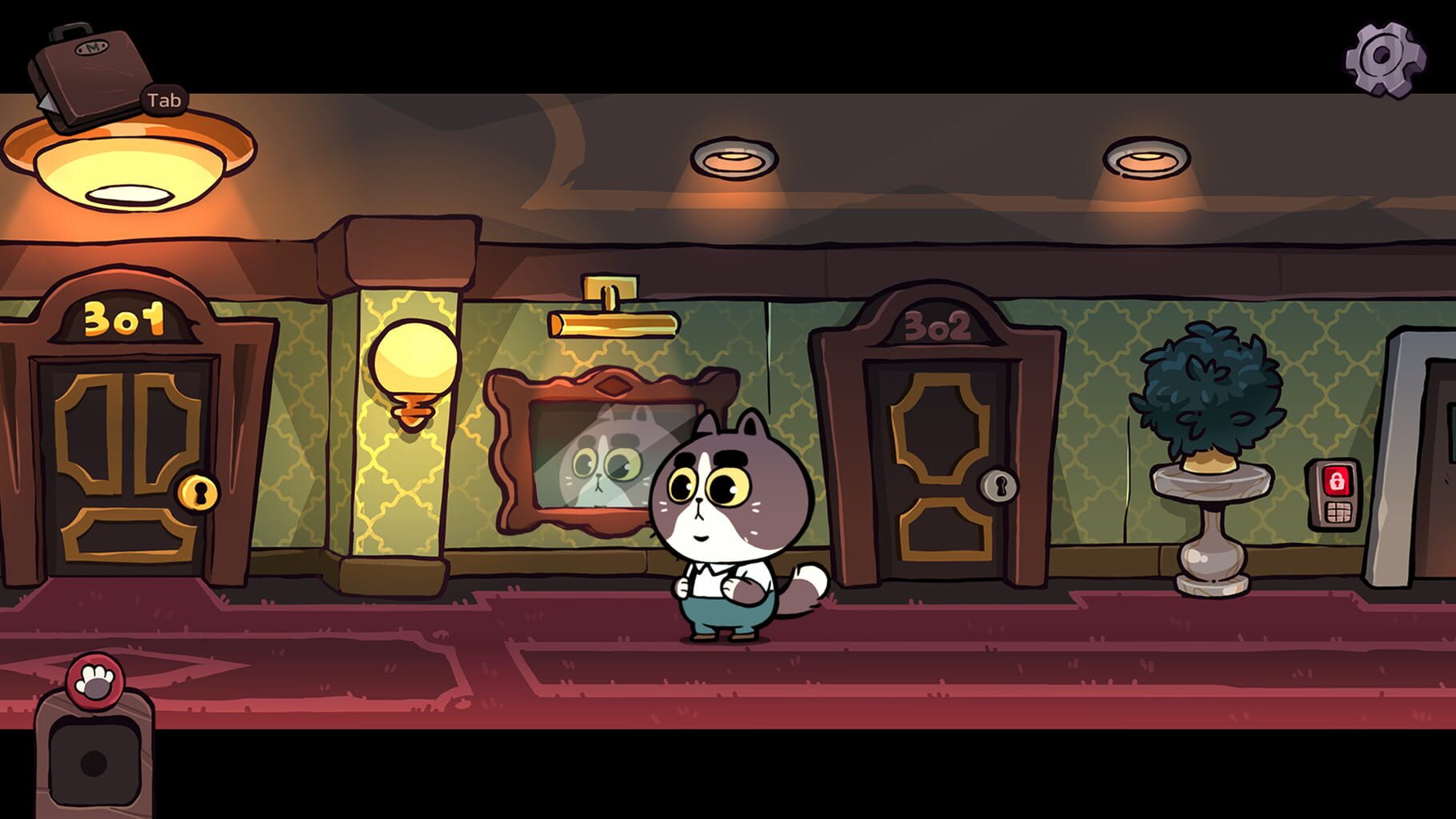Select the room 302 number plaque
The height and width of the screenshot is (819, 1456).
(x=935, y=326)
